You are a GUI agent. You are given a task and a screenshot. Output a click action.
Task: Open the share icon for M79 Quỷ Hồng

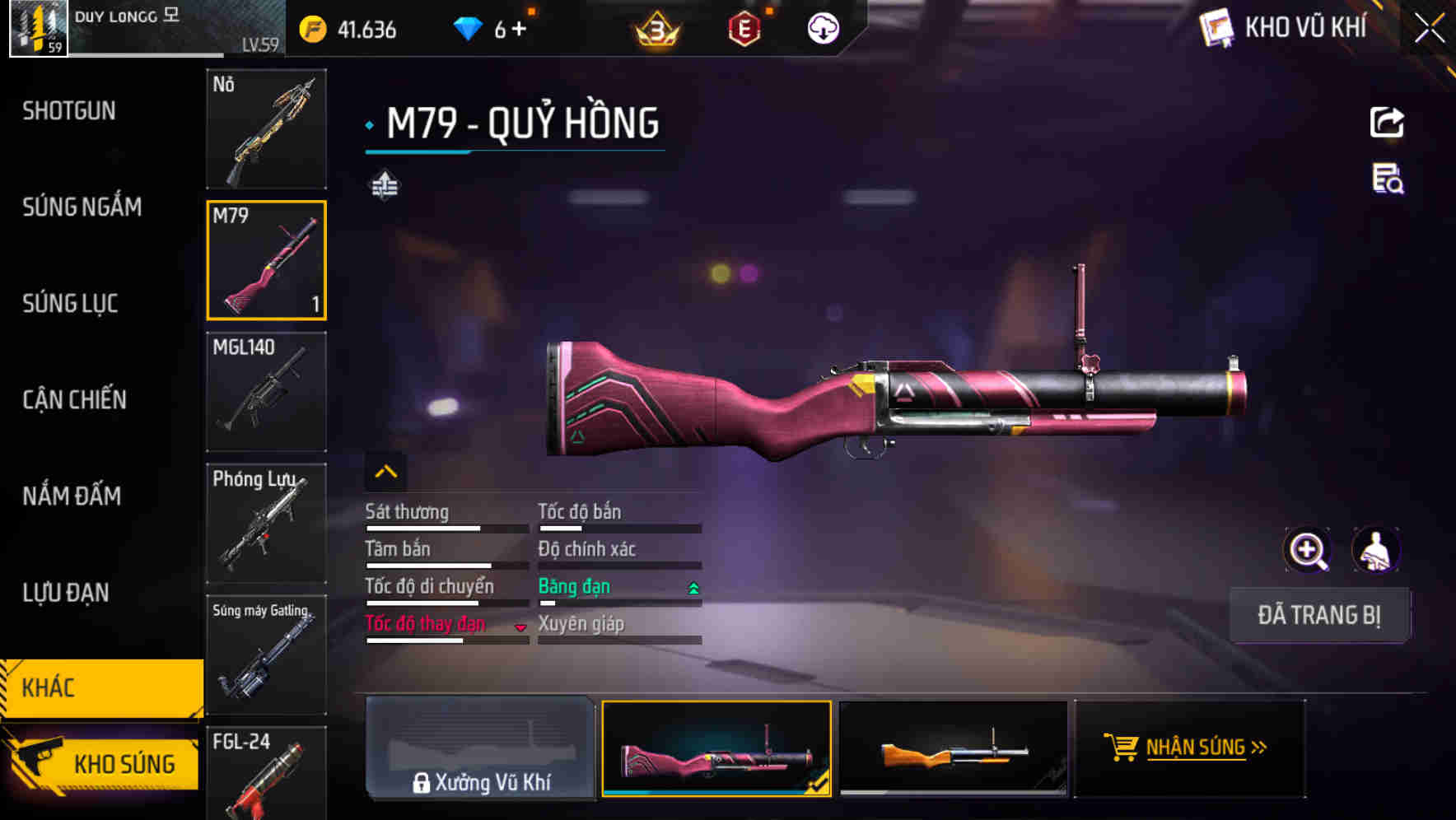[x=1388, y=122]
